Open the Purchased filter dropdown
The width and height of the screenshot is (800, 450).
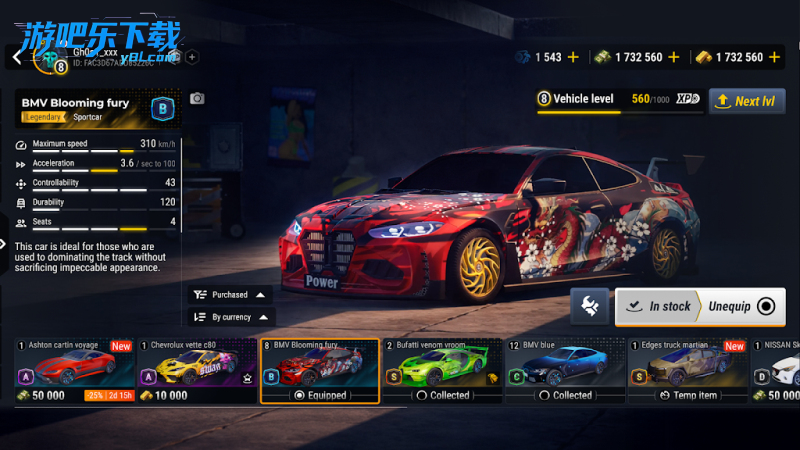click(229, 295)
